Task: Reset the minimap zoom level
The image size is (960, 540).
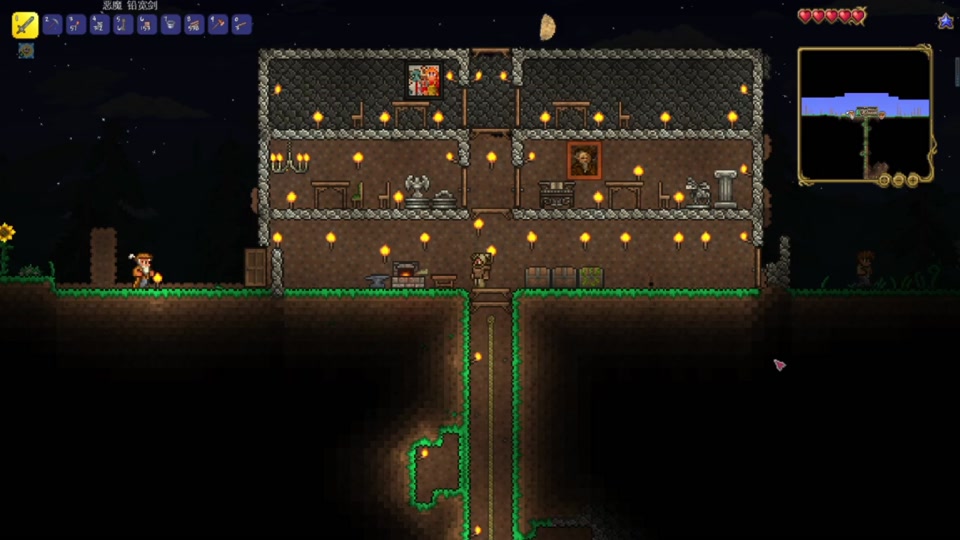Action: coord(884,180)
